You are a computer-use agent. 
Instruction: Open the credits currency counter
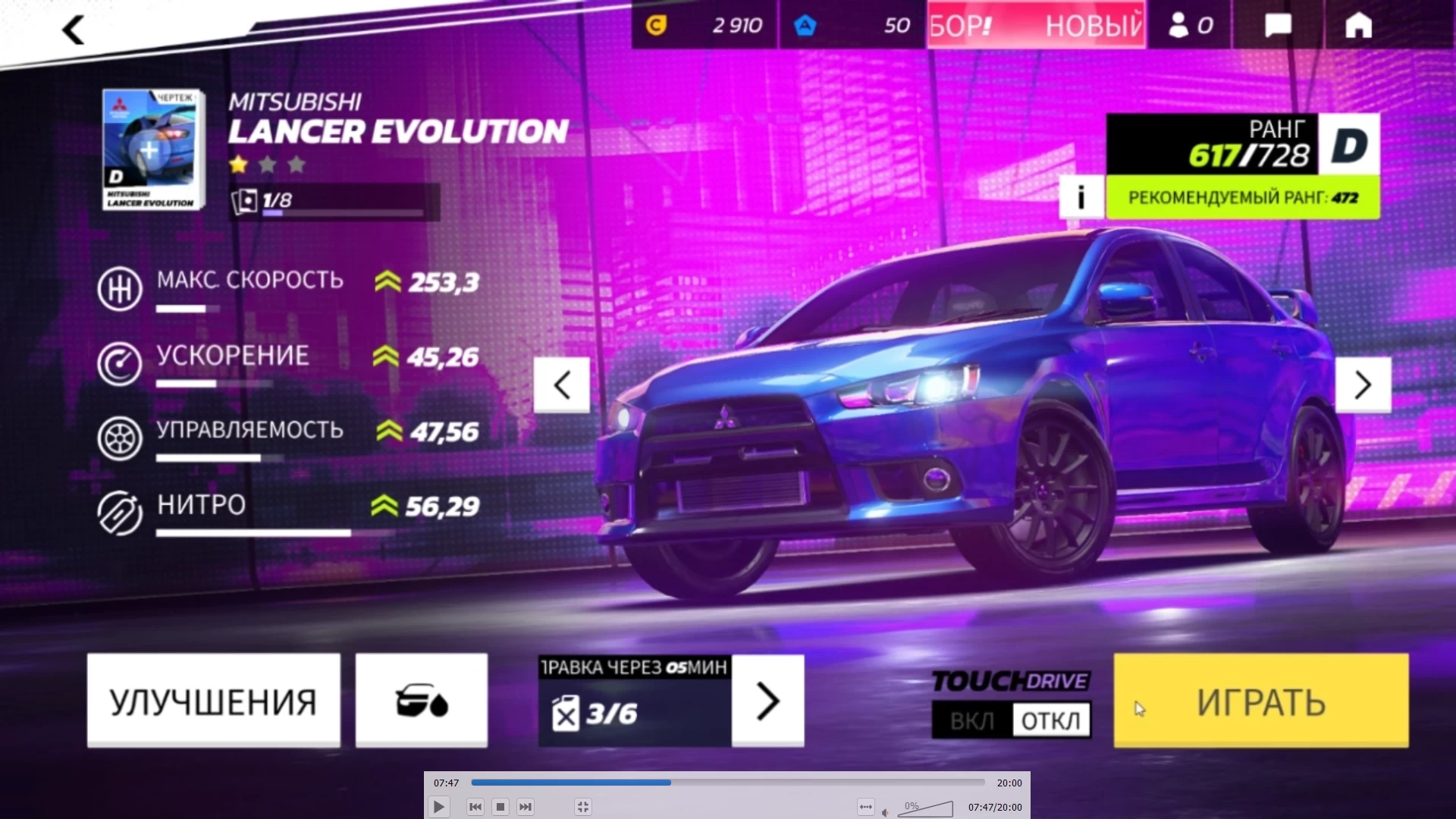703,25
